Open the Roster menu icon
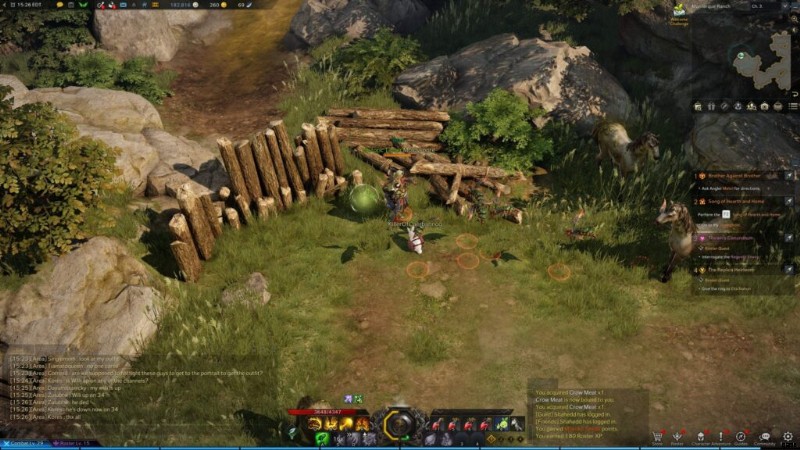The height and width of the screenshot is (450, 800). click(x=677, y=437)
